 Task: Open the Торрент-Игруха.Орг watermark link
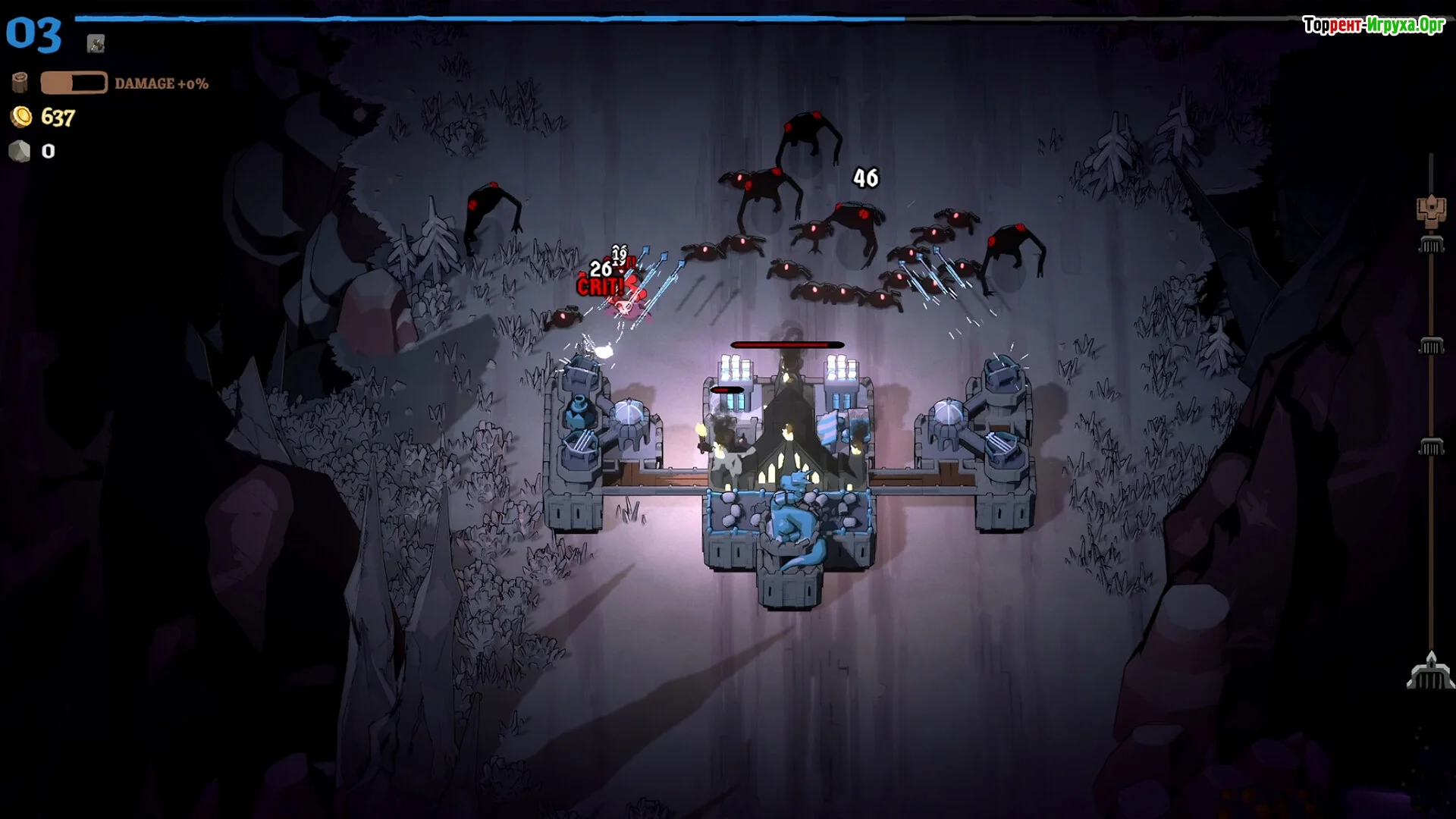coord(1373,25)
